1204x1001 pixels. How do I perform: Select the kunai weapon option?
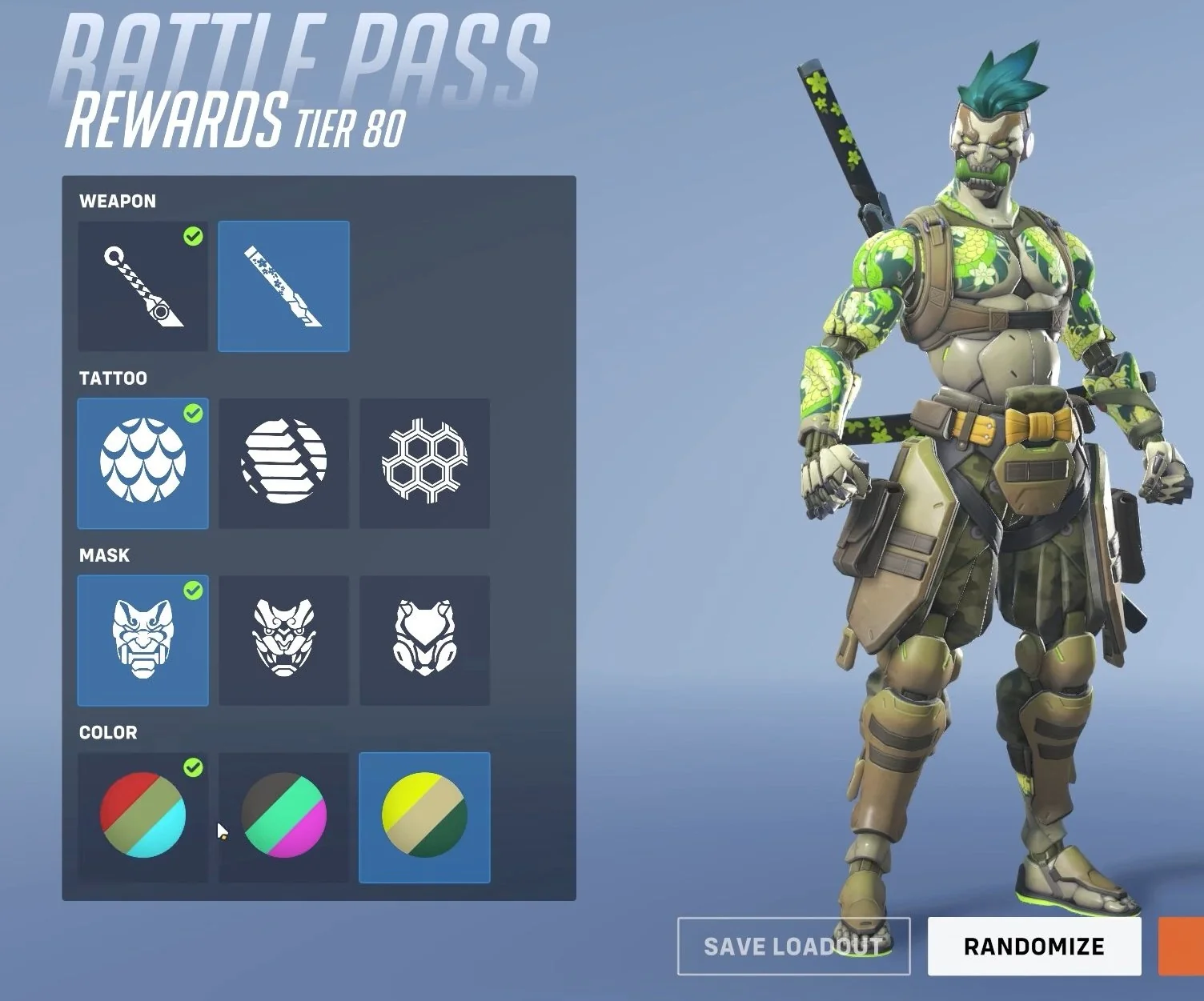point(142,286)
